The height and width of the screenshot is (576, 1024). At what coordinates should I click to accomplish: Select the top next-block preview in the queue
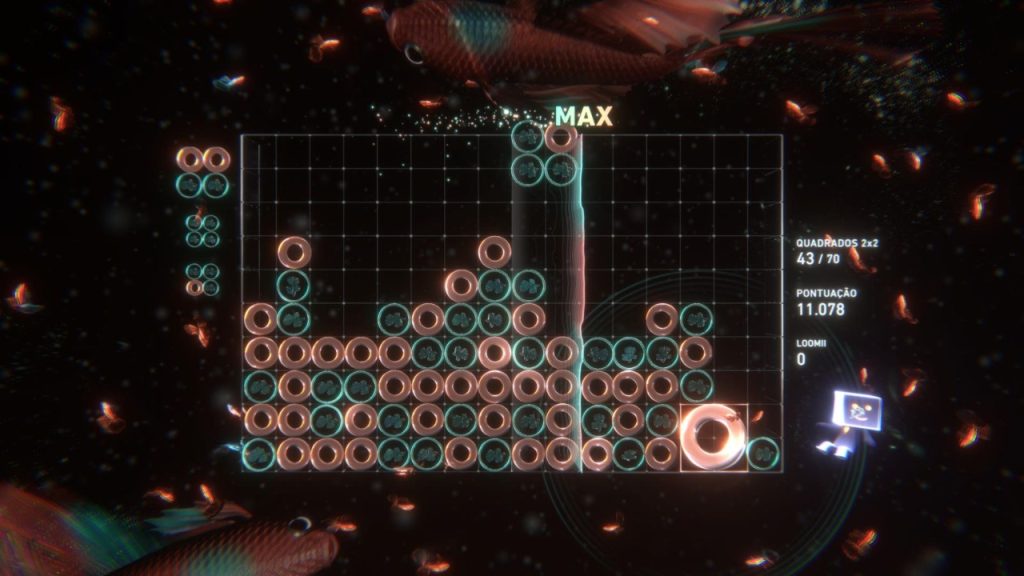(203, 171)
